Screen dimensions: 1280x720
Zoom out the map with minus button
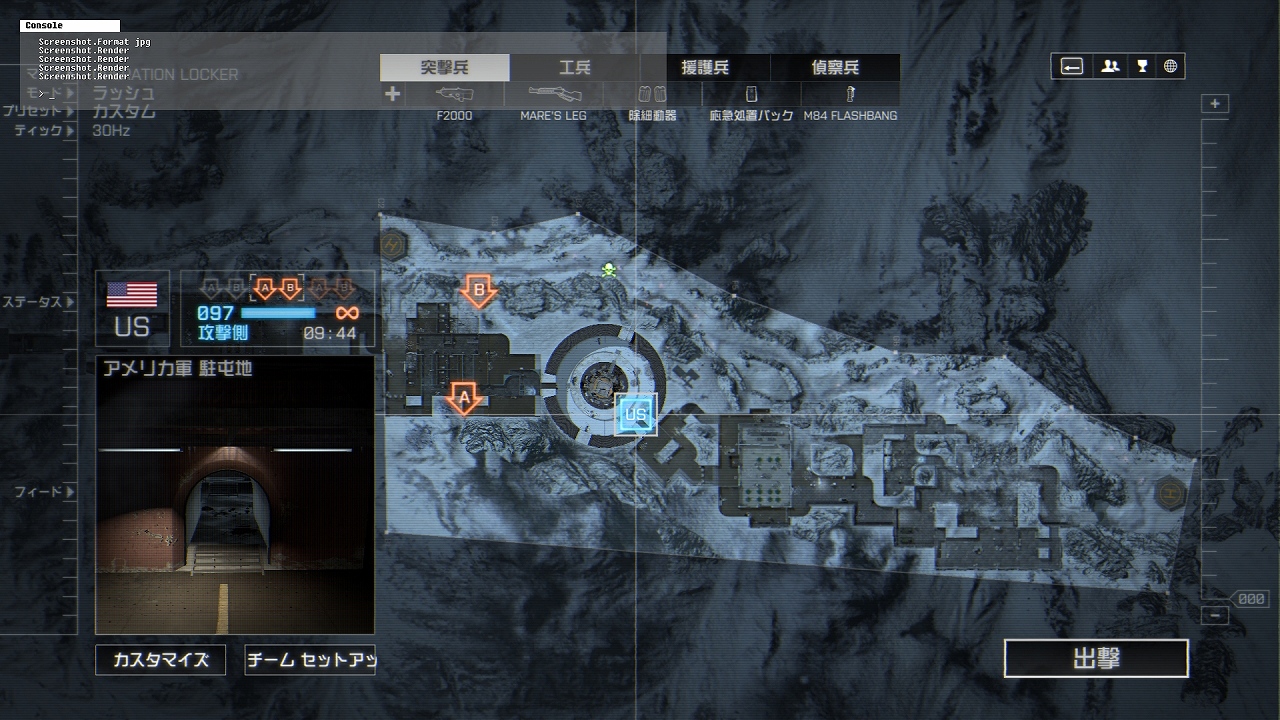tap(1215, 616)
